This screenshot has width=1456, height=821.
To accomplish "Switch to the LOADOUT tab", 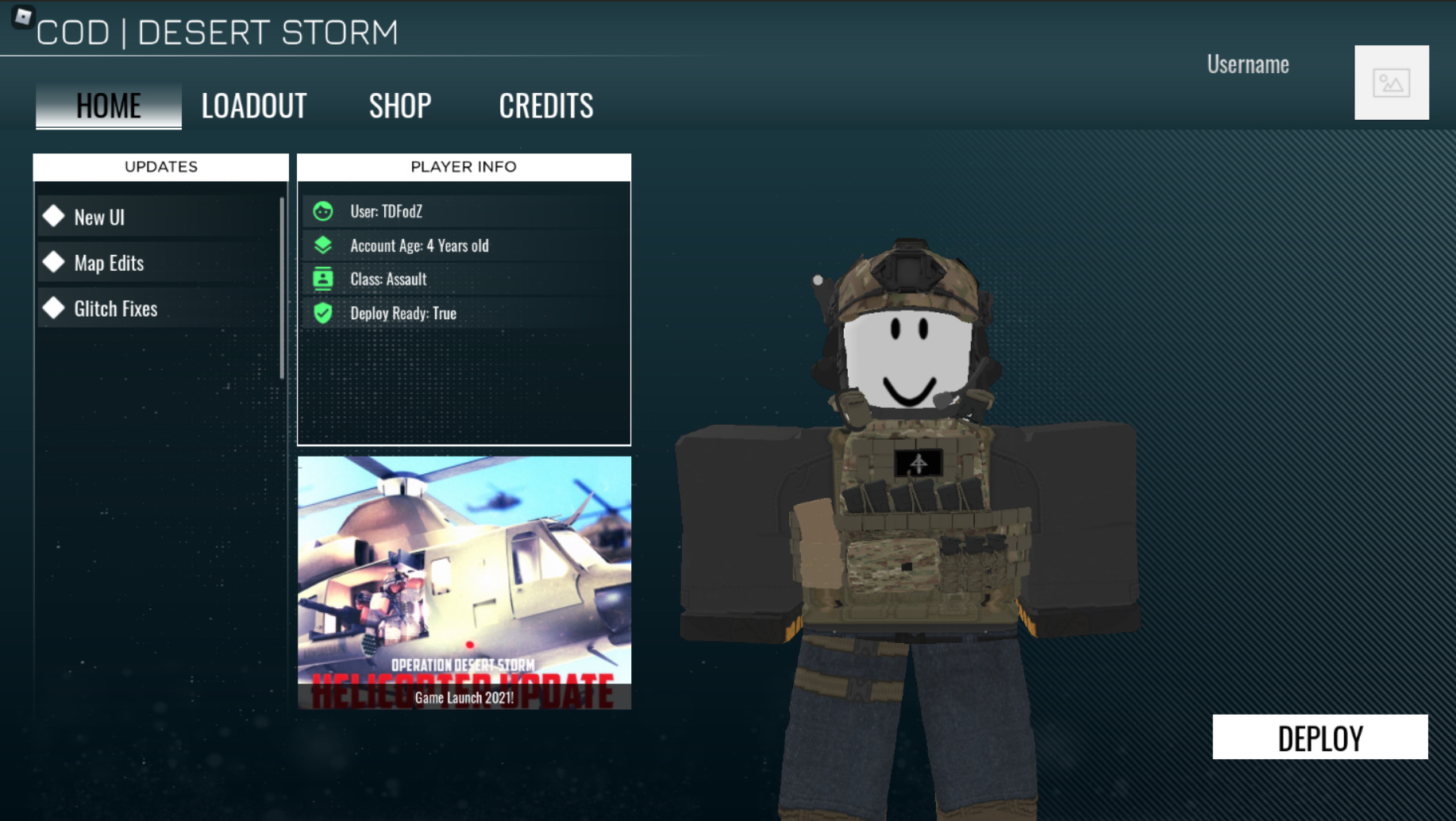I will coord(254,104).
